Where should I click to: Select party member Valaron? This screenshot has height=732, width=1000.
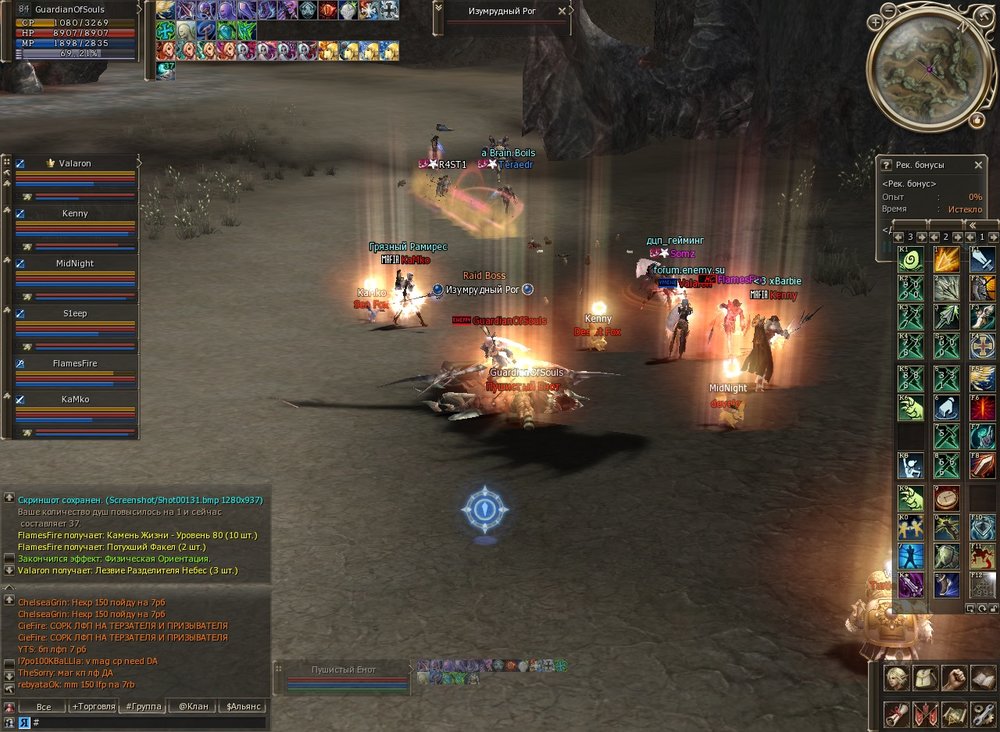coord(75,163)
